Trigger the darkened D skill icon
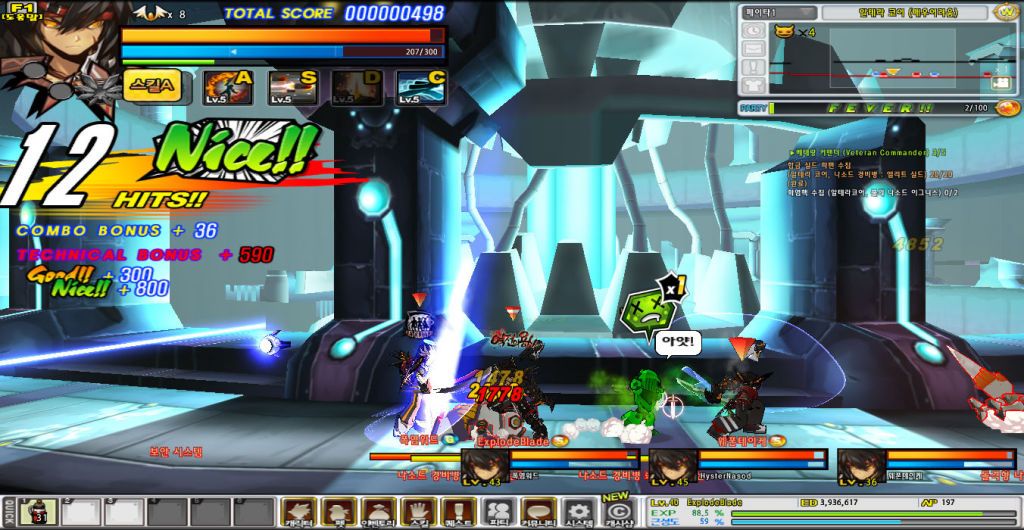The image size is (1024, 530). point(357,88)
